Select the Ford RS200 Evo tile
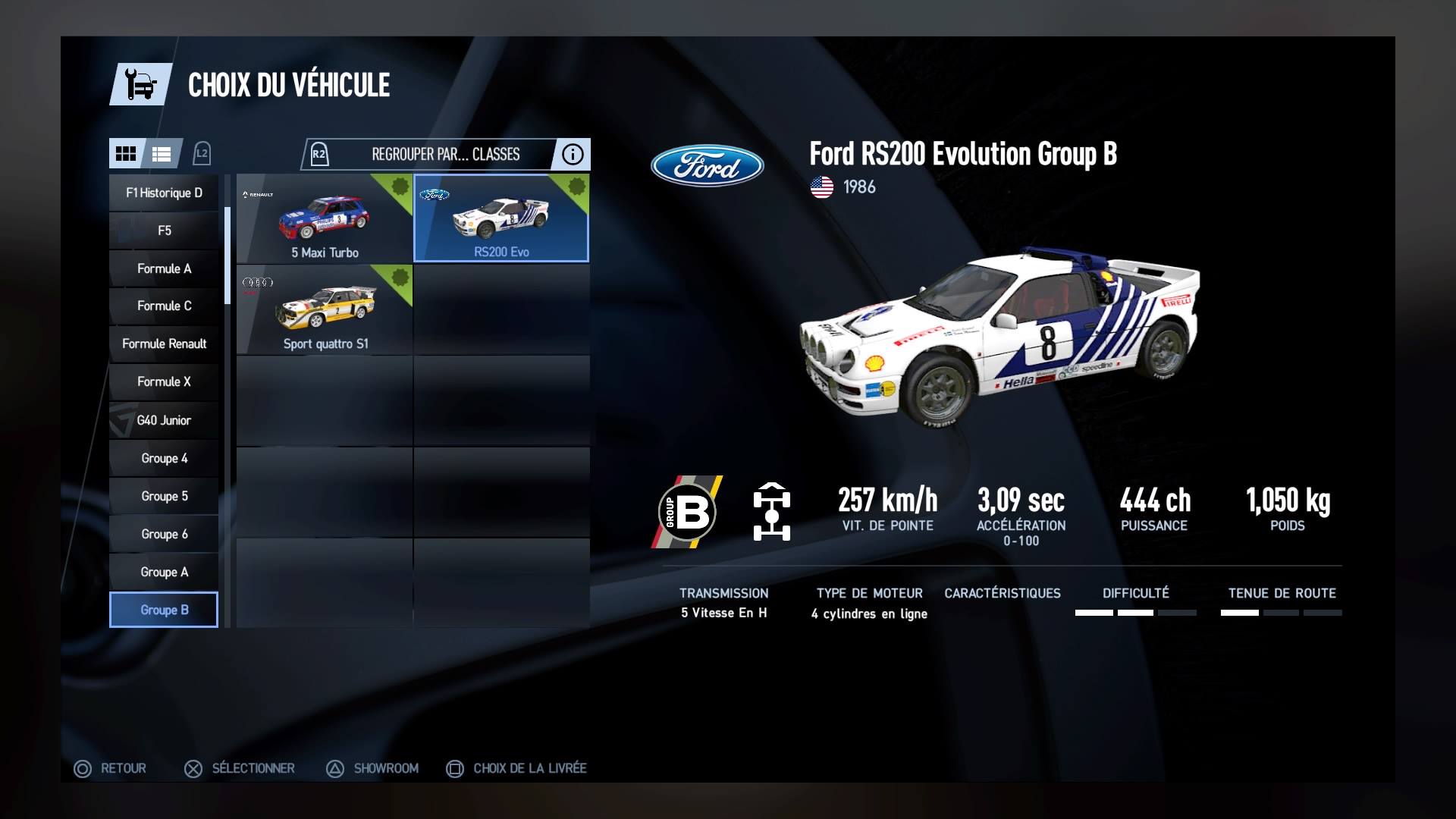The width and height of the screenshot is (1456, 819). tap(501, 218)
